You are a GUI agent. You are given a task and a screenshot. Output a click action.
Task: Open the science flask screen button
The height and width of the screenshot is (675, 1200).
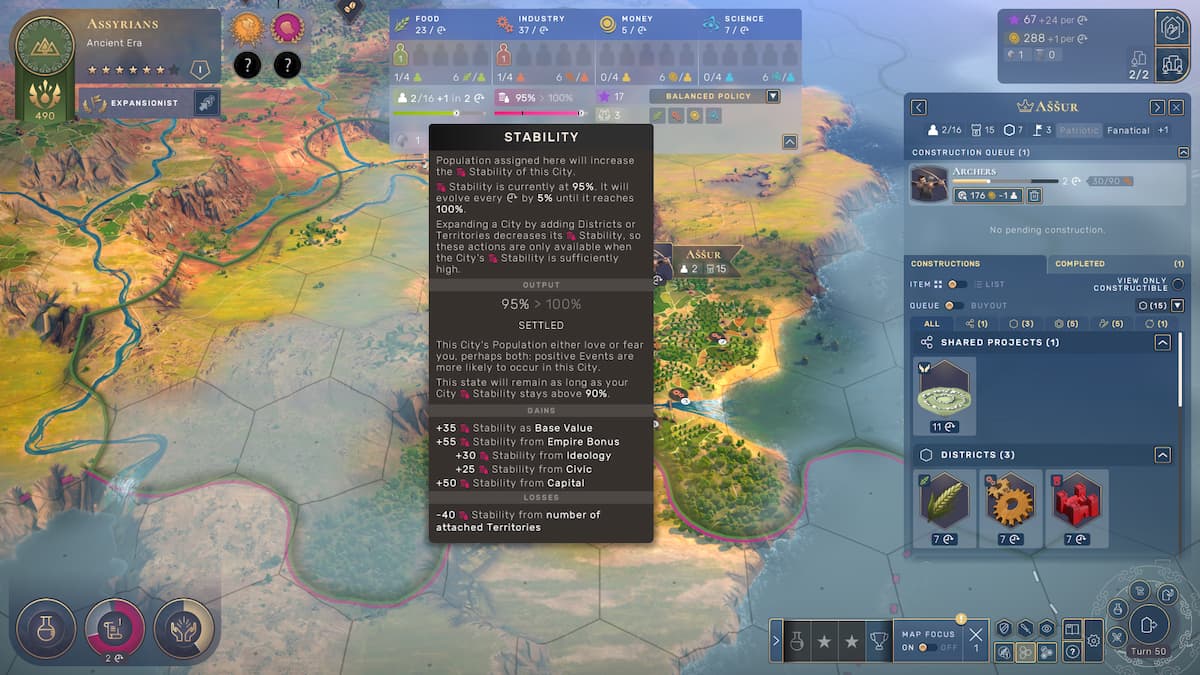click(47, 627)
